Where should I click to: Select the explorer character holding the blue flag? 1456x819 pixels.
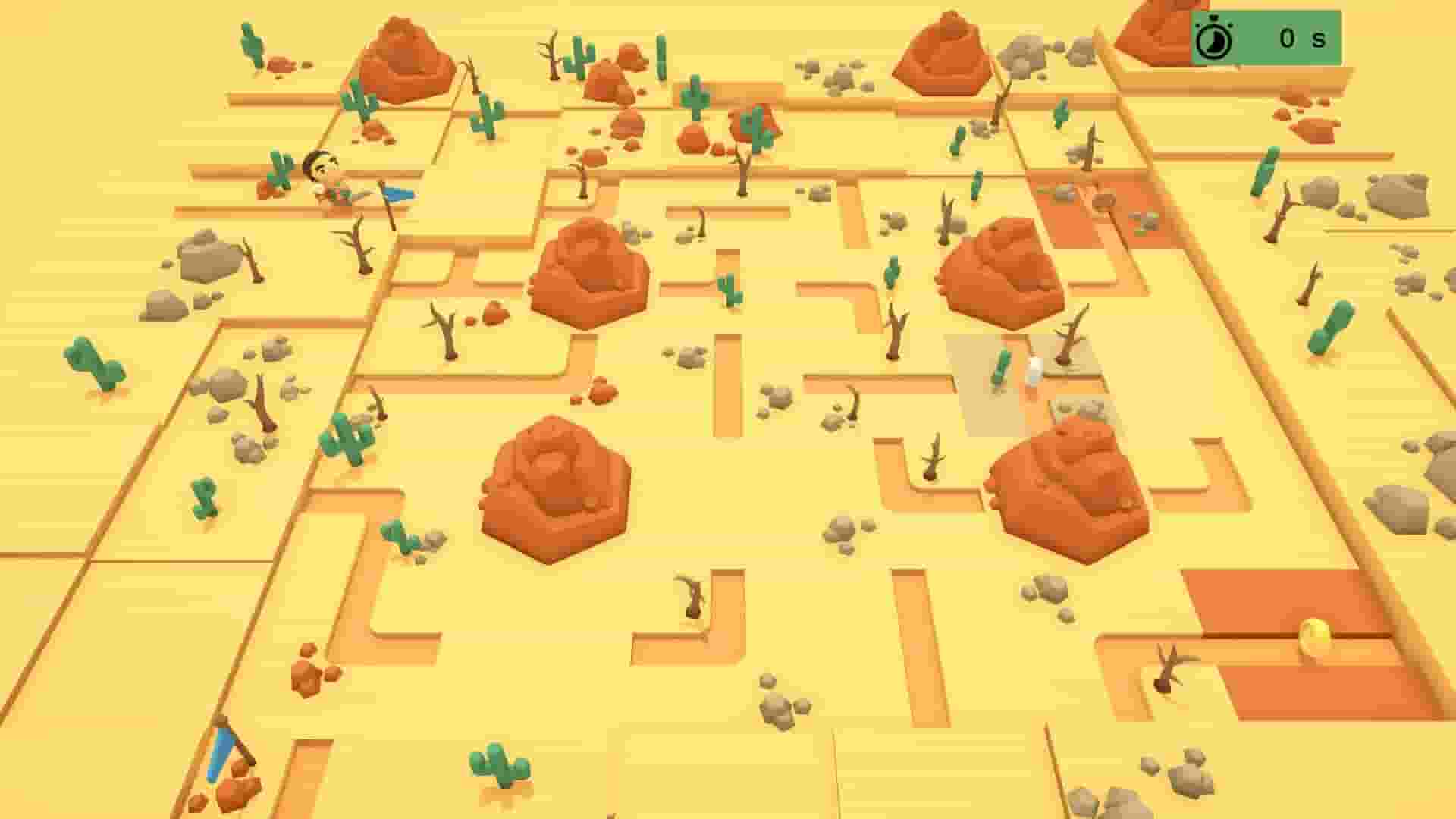pos(326,182)
